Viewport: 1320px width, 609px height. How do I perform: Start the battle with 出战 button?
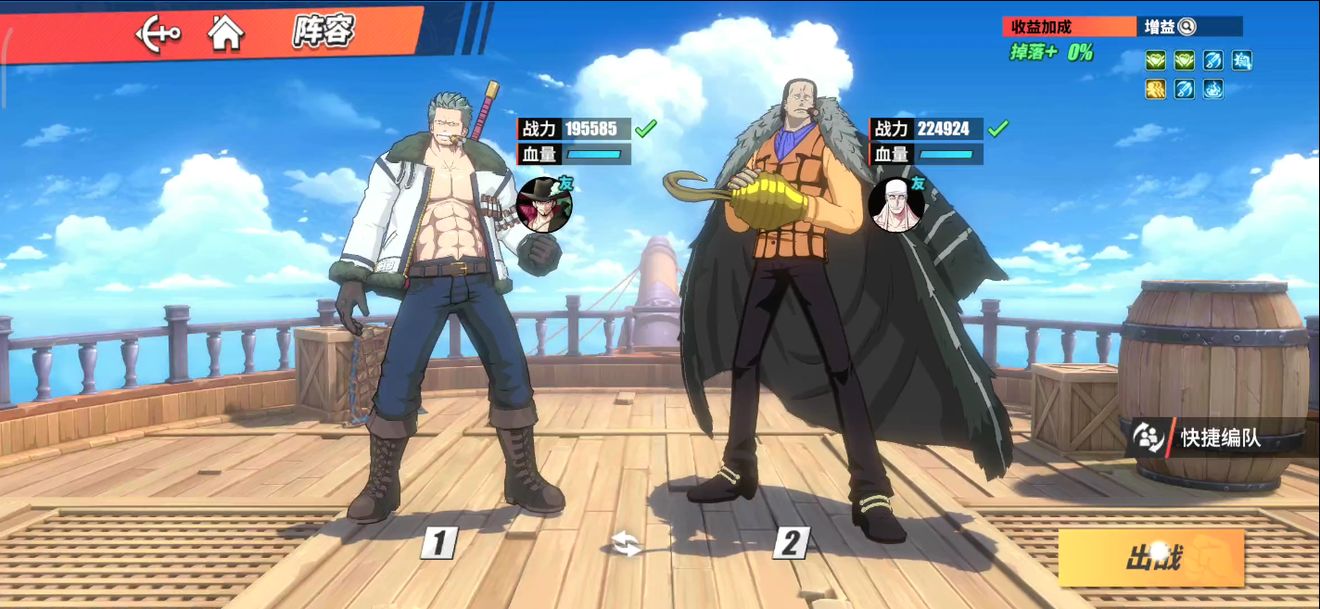[1151, 557]
